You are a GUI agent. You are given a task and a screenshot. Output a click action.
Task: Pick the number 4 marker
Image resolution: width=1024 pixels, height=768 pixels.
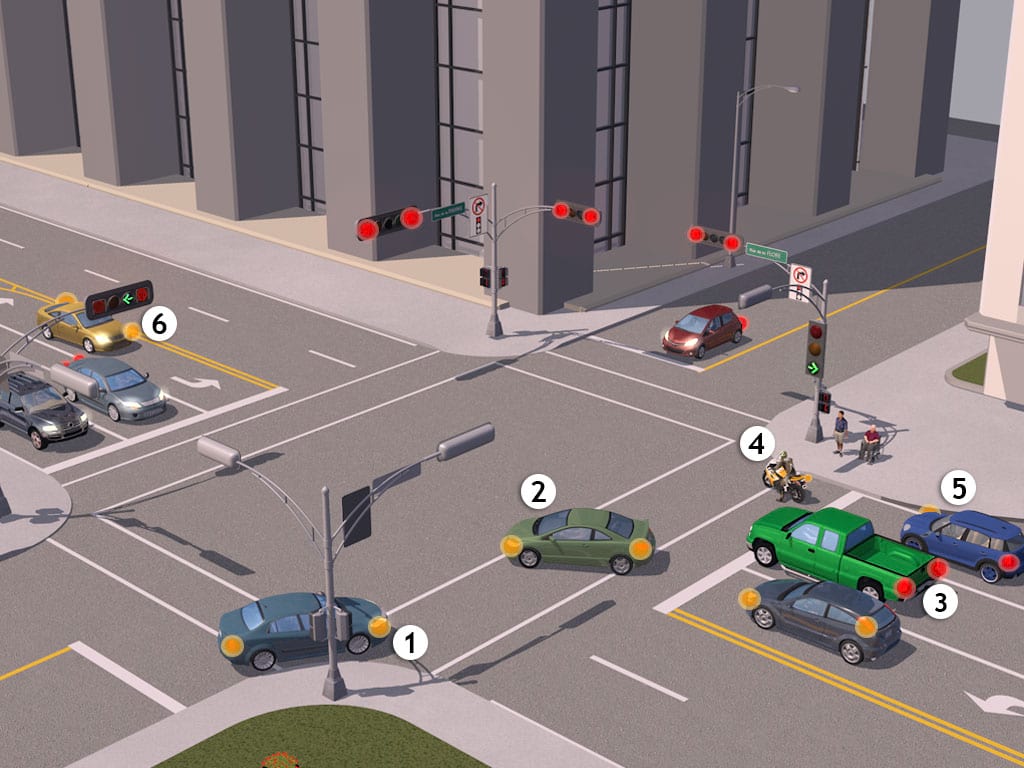coord(757,443)
